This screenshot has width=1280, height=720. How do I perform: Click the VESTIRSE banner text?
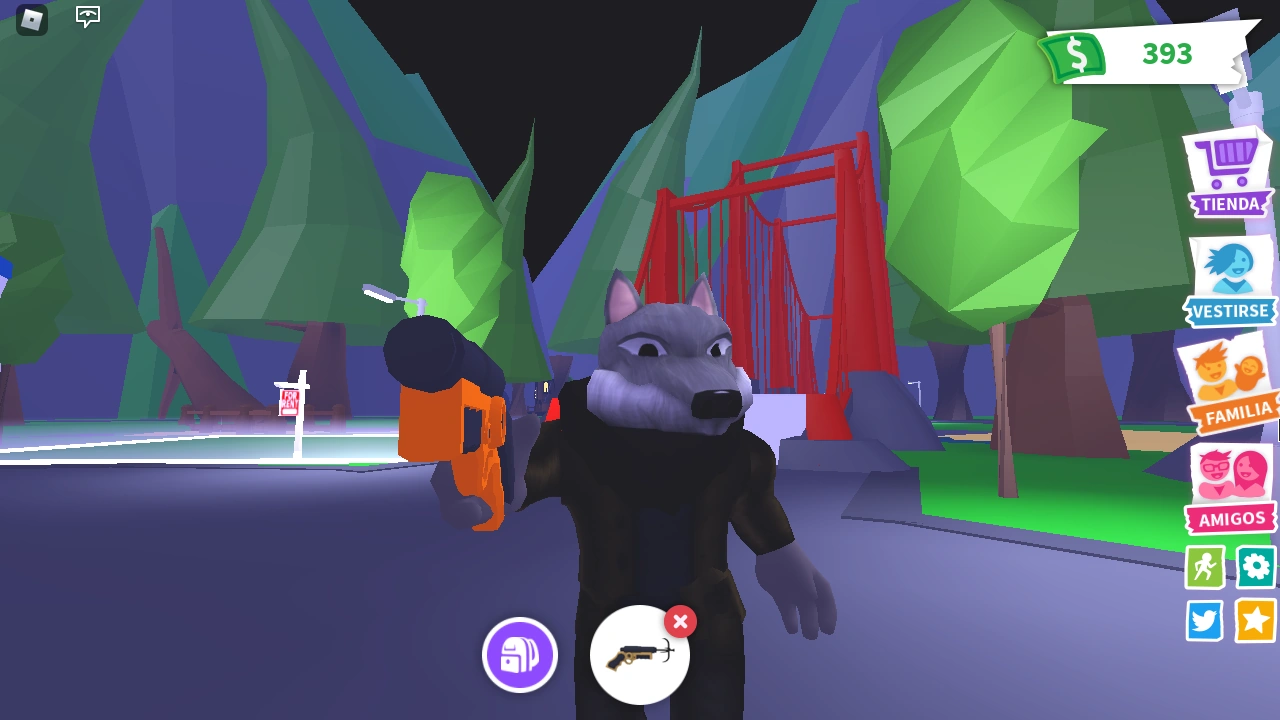(x=1229, y=312)
